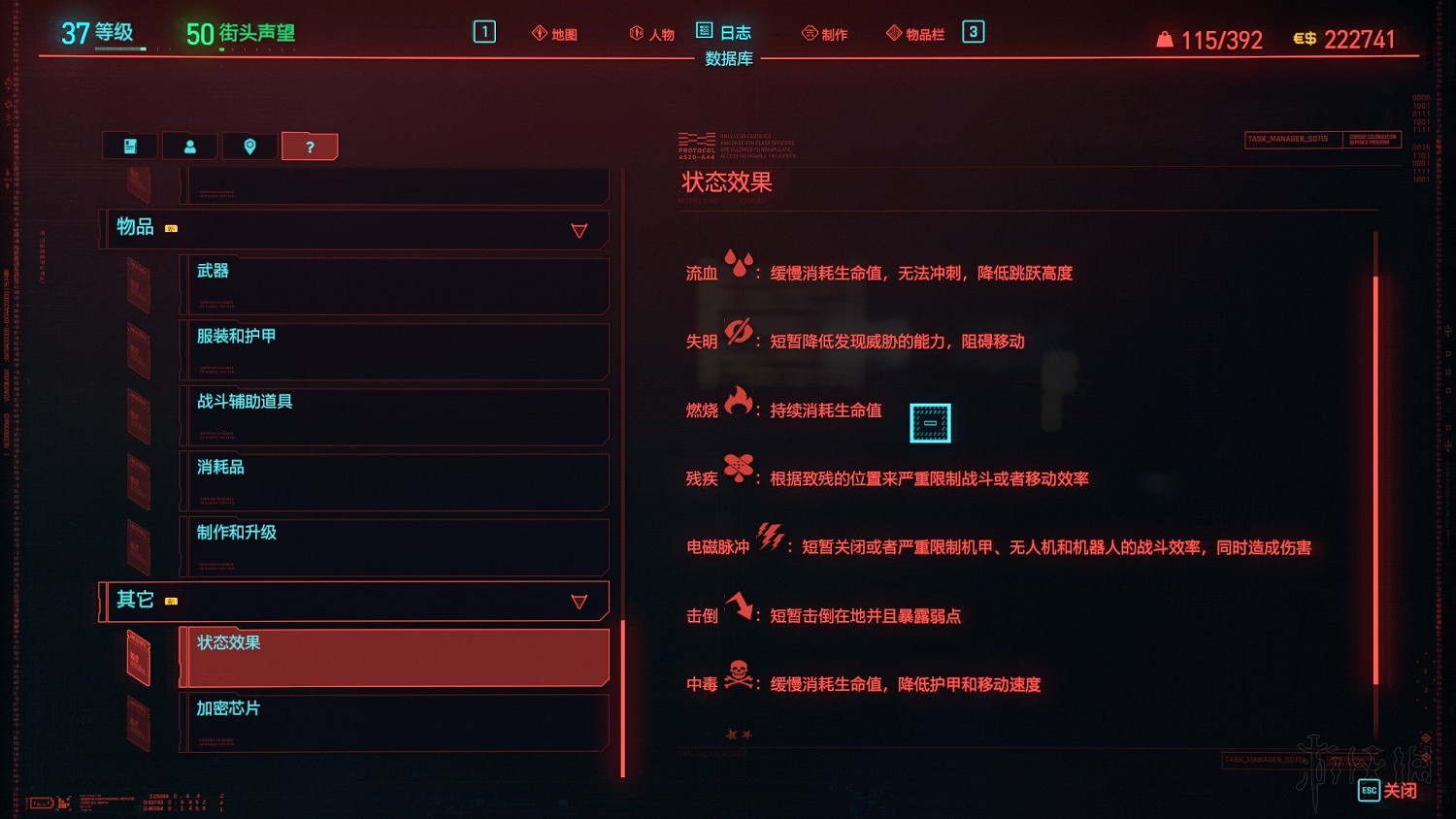The image size is (1456, 819).
Task: Select the 加密芯片 database entry
Action: pos(388,723)
